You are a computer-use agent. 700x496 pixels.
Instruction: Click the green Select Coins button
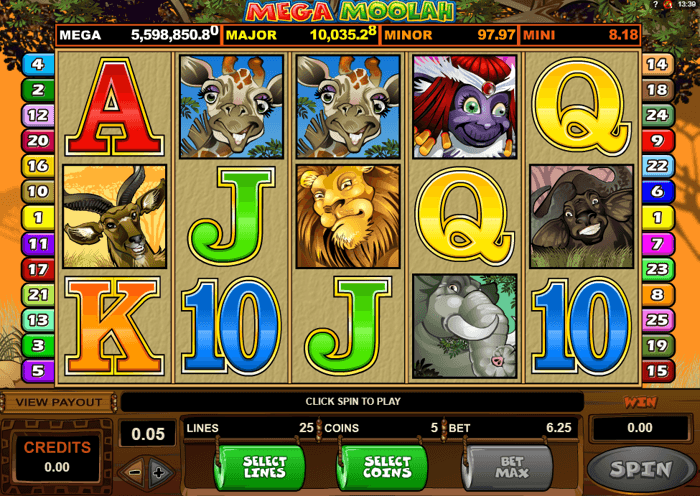pos(386,467)
